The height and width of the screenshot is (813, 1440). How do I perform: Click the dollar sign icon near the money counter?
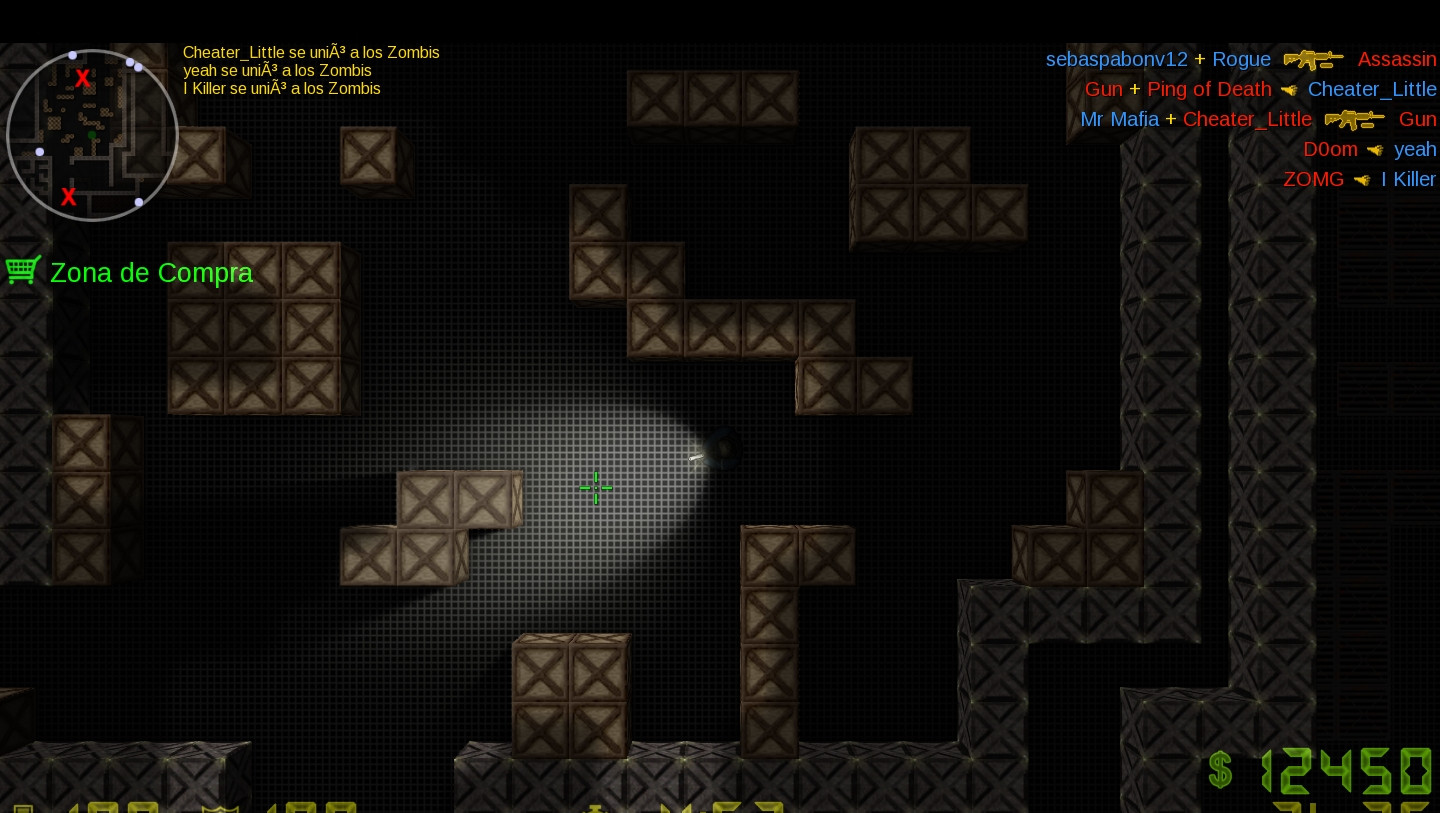click(x=1220, y=770)
